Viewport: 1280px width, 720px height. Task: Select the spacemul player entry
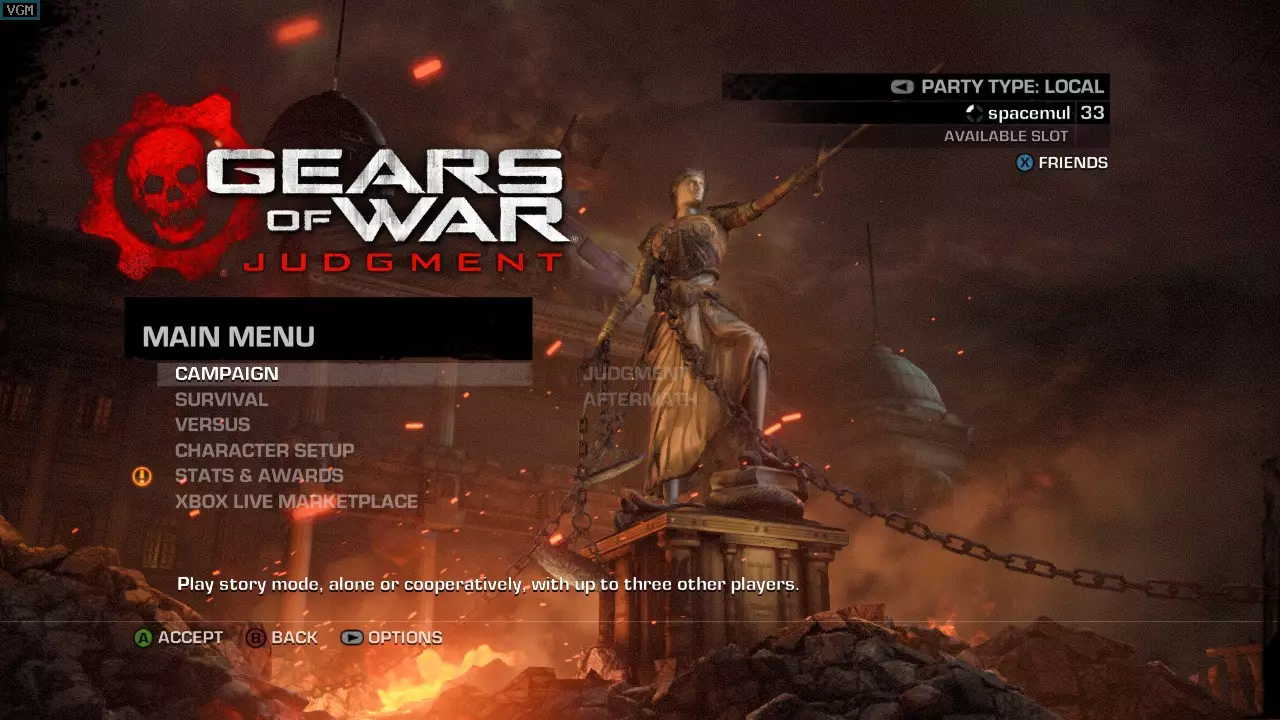1029,113
